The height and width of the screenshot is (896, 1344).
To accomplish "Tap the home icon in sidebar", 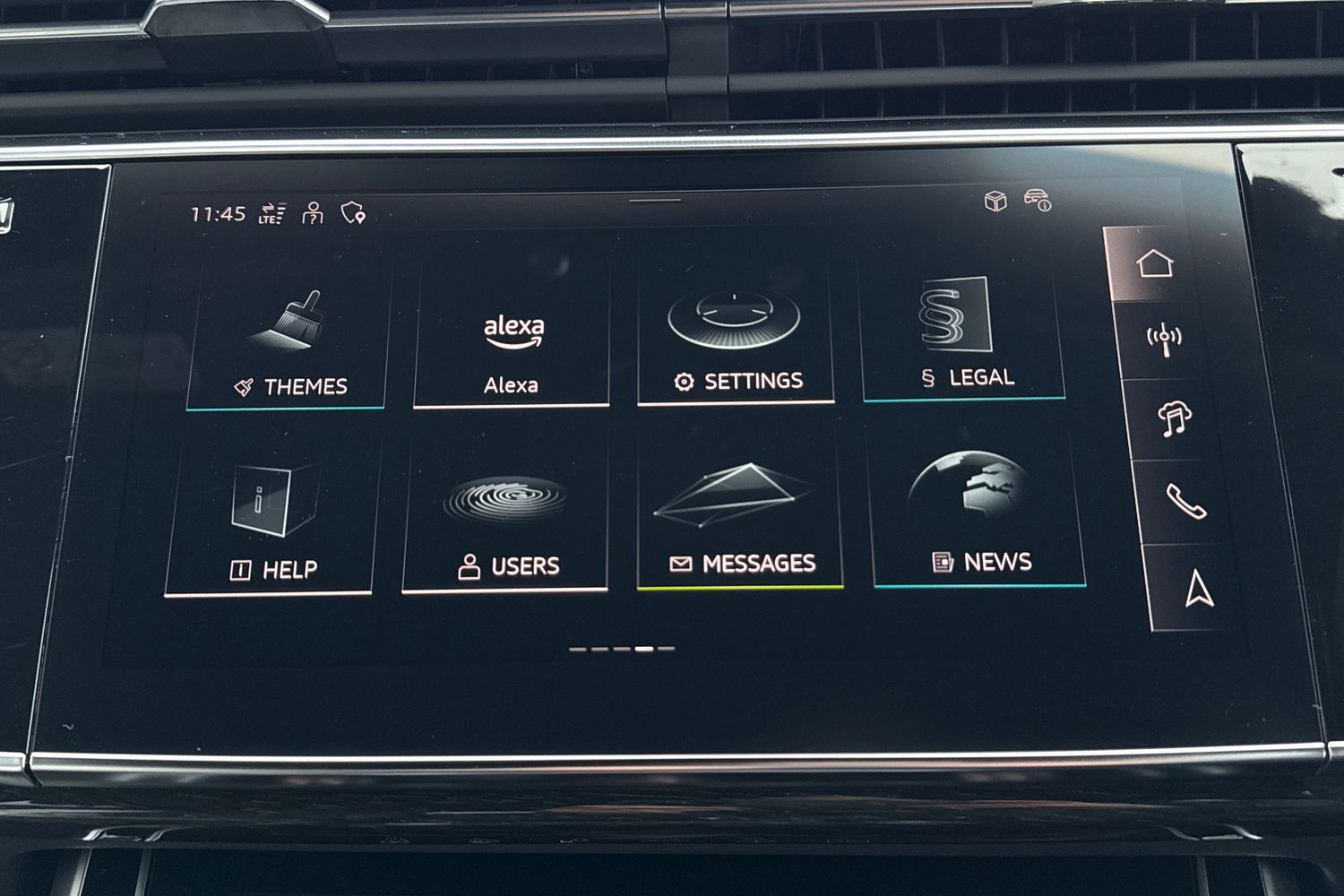I will [1154, 264].
